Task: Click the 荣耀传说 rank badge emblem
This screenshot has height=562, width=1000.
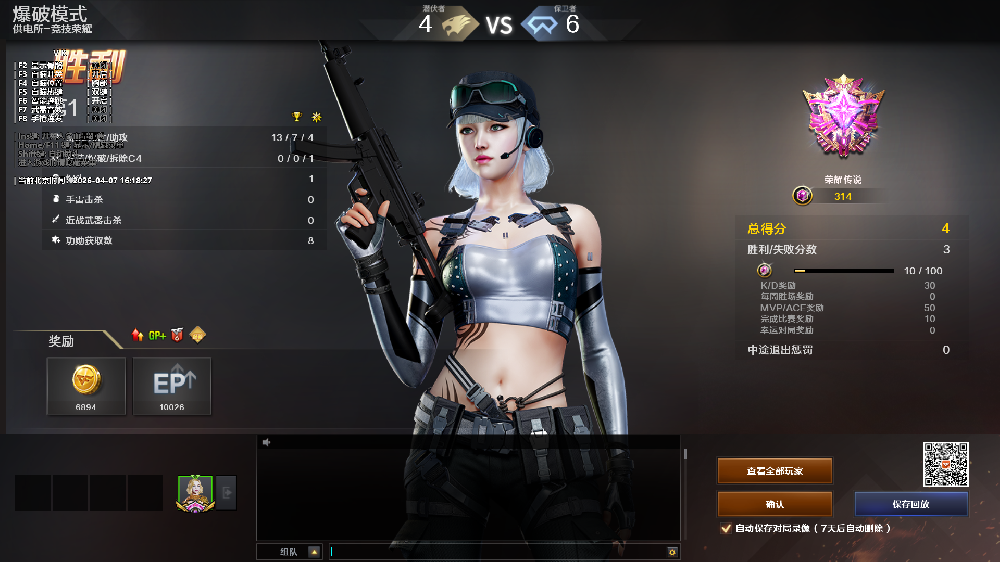Action: point(843,120)
